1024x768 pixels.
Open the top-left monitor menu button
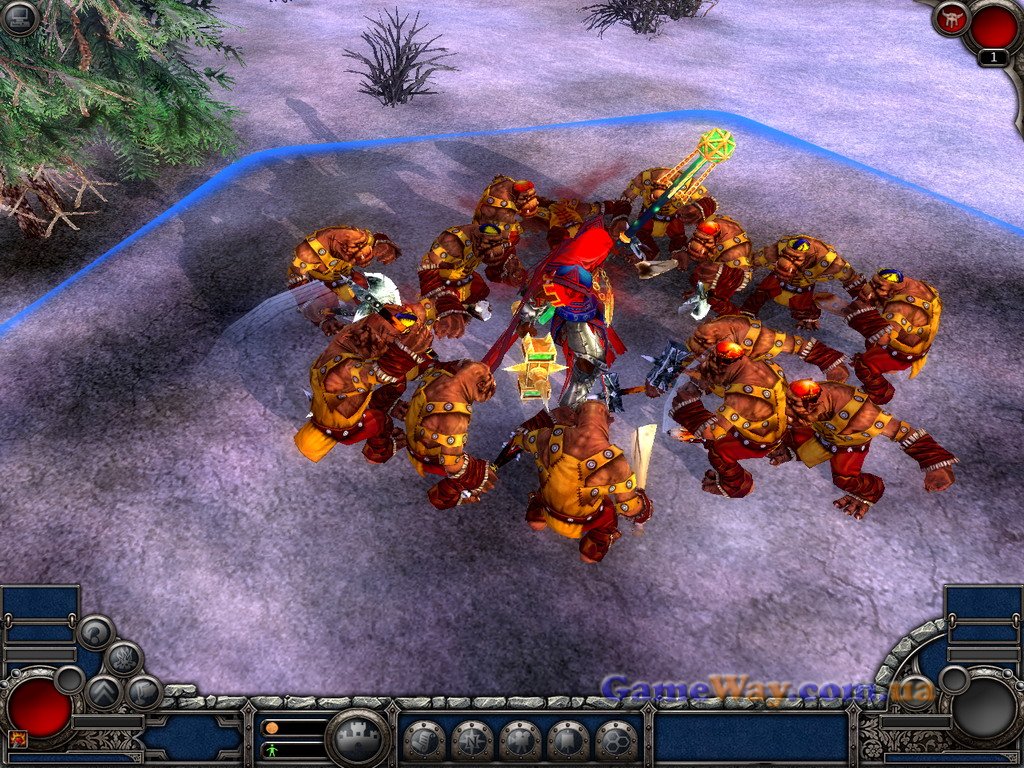19,17
